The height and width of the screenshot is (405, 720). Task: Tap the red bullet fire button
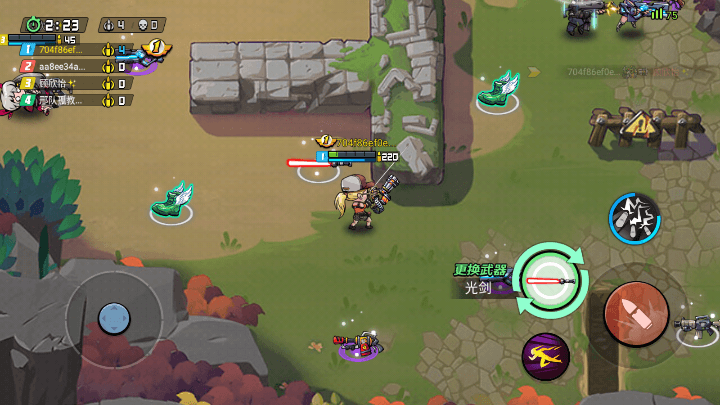coord(636,314)
